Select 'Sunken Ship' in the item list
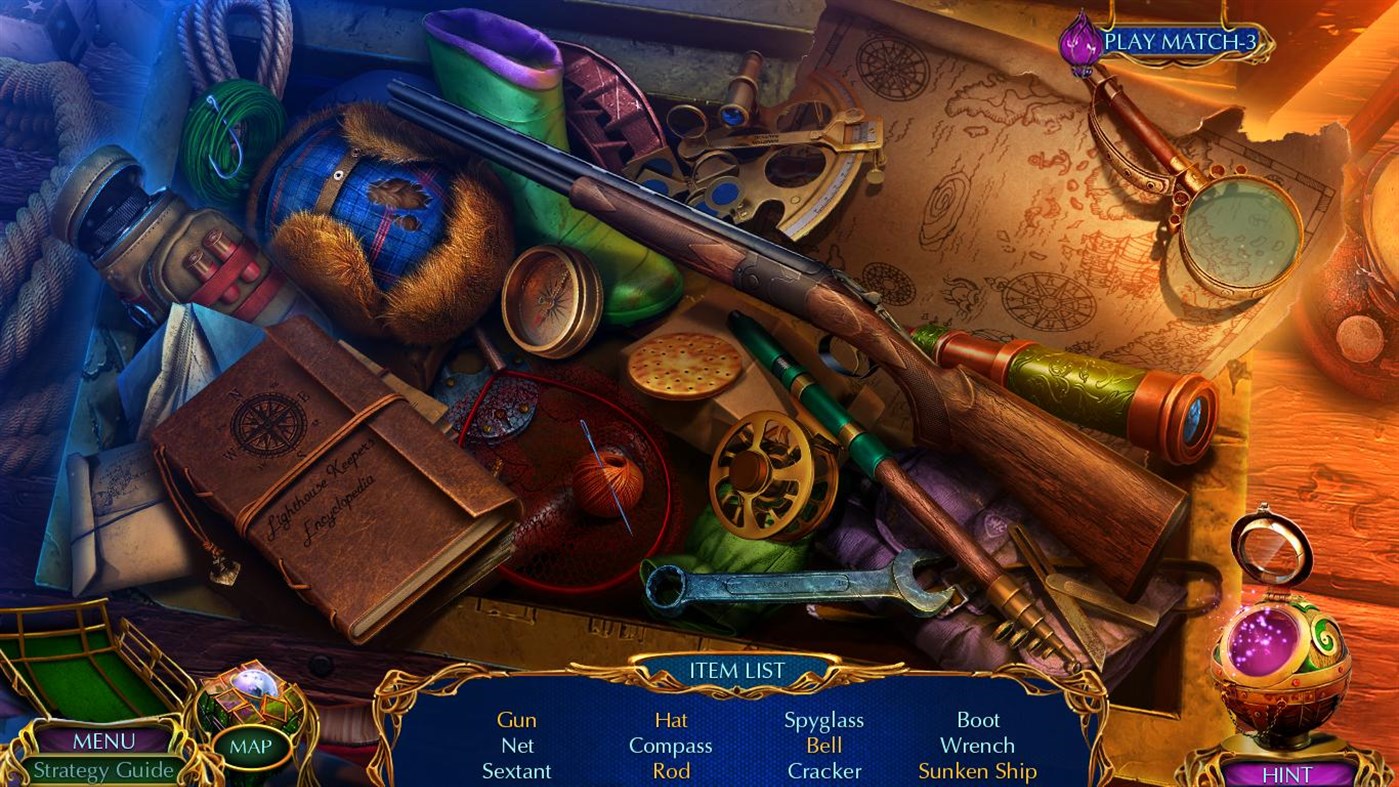The height and width of the screenshot is (787, 1399). pos(977,770)
